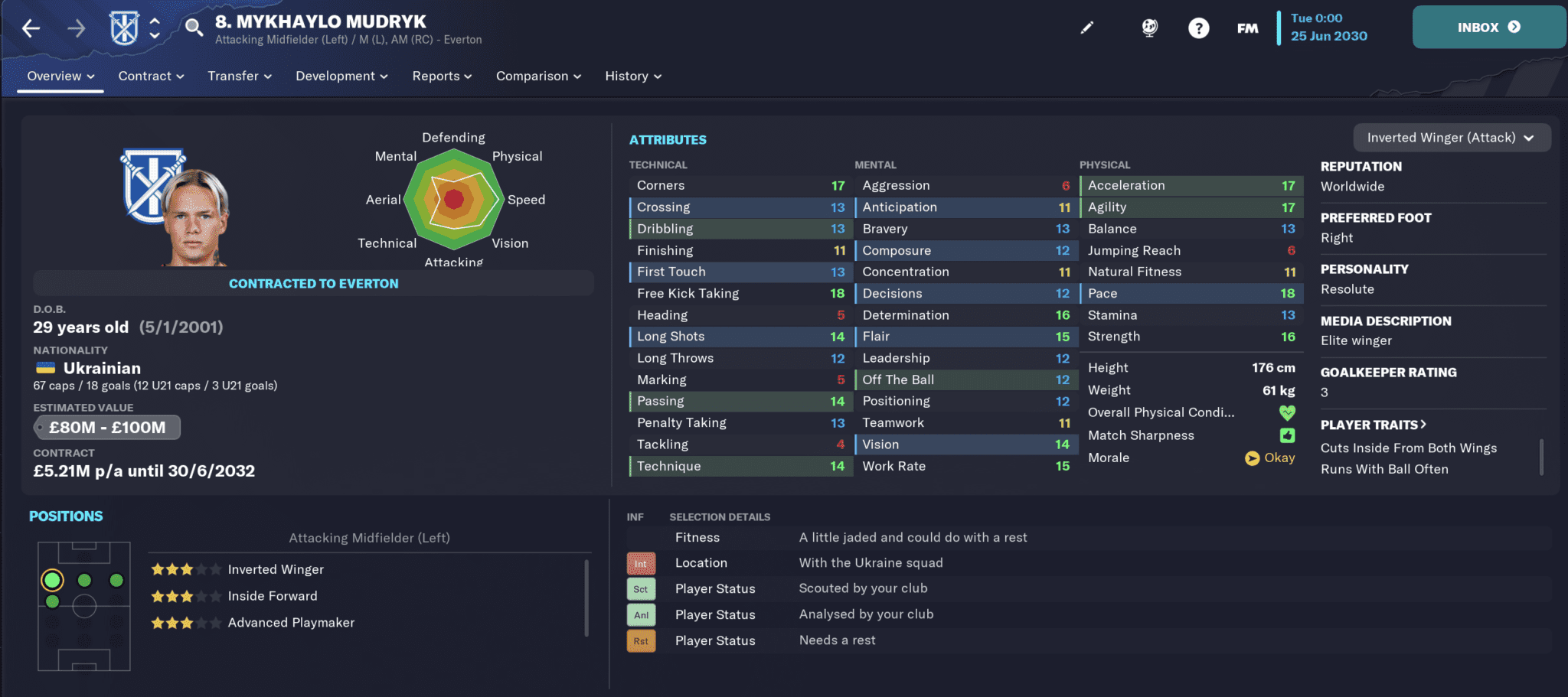The height and width of the screenshot is (697, 1568).
Task: Open the search magnifying glass
Action: [x=194, y=28]
